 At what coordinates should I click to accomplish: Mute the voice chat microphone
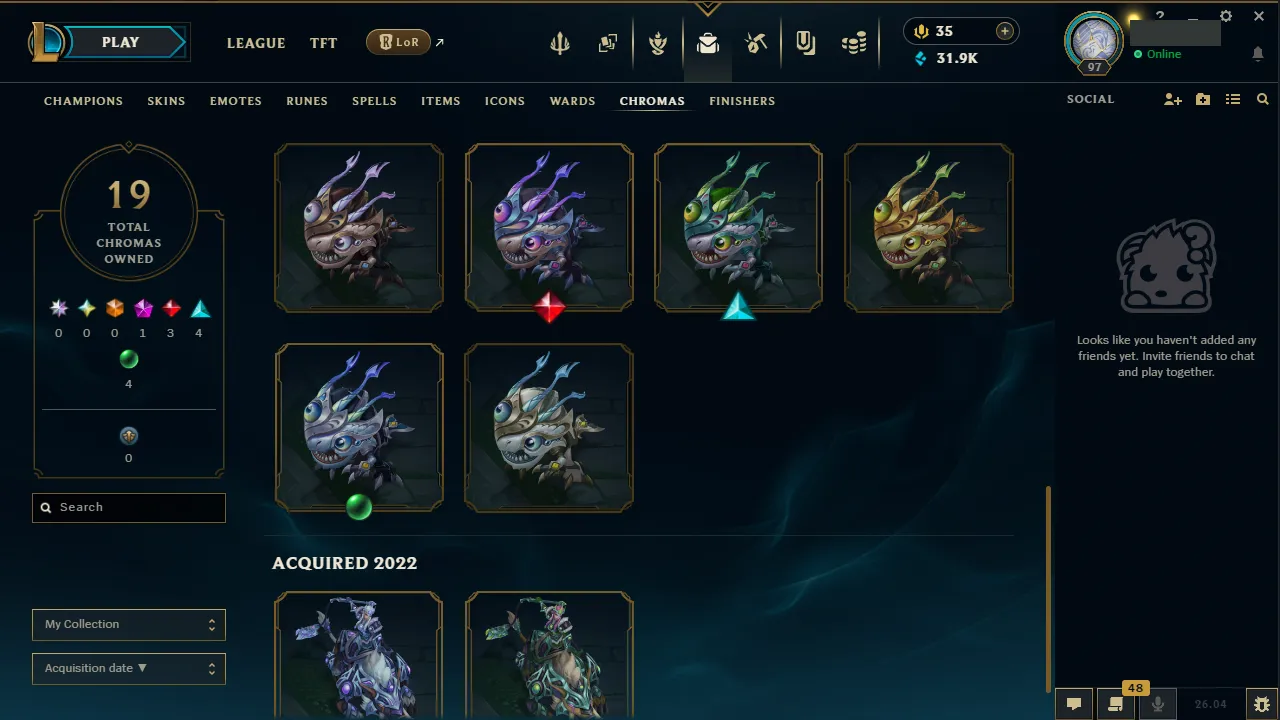(1157, 703)
